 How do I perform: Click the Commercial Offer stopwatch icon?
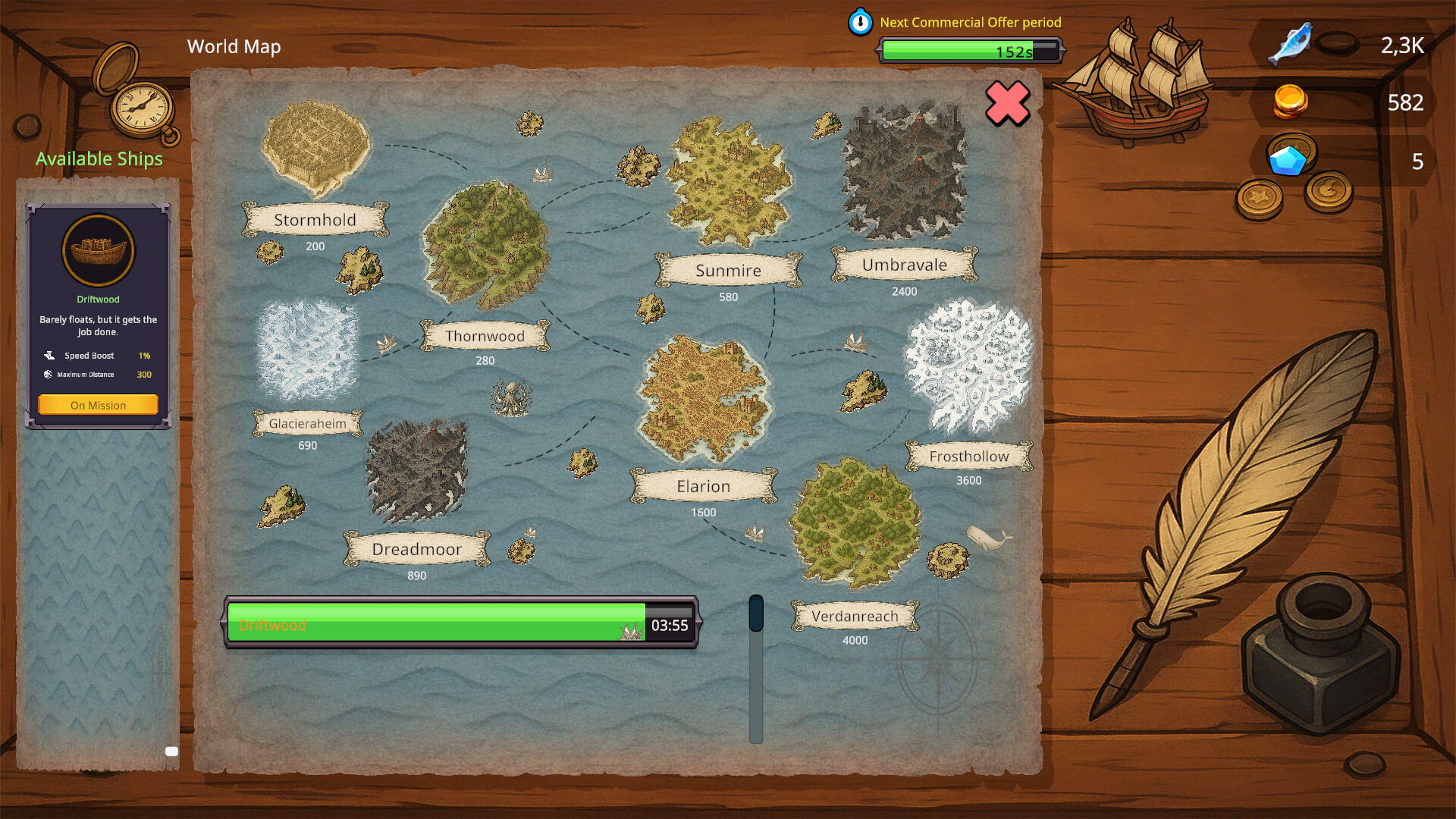(860, 23)
